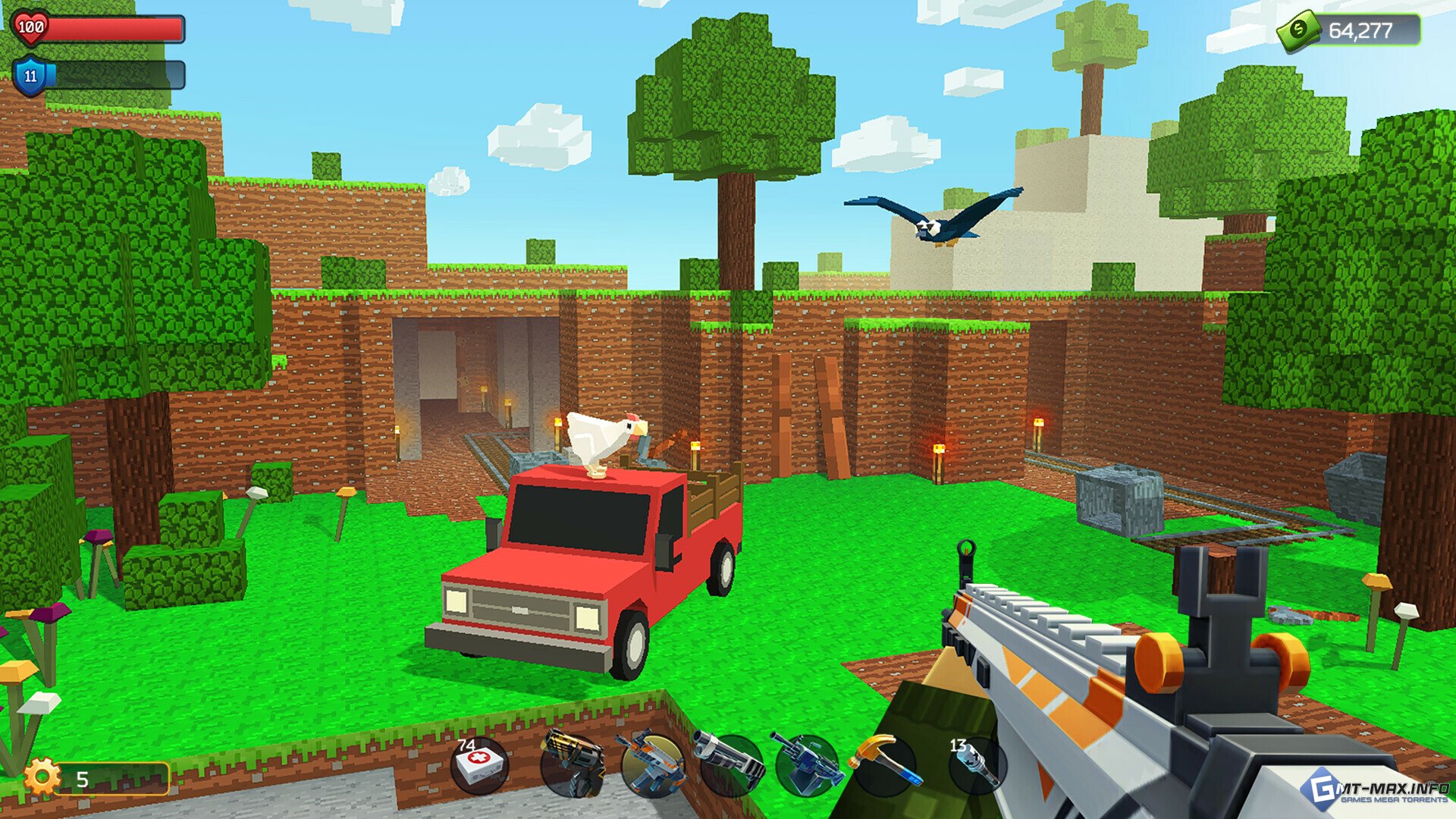Select the grenade slot showing 13
This screenshot has width=1456, height=819.
click(x=976, y=764)
